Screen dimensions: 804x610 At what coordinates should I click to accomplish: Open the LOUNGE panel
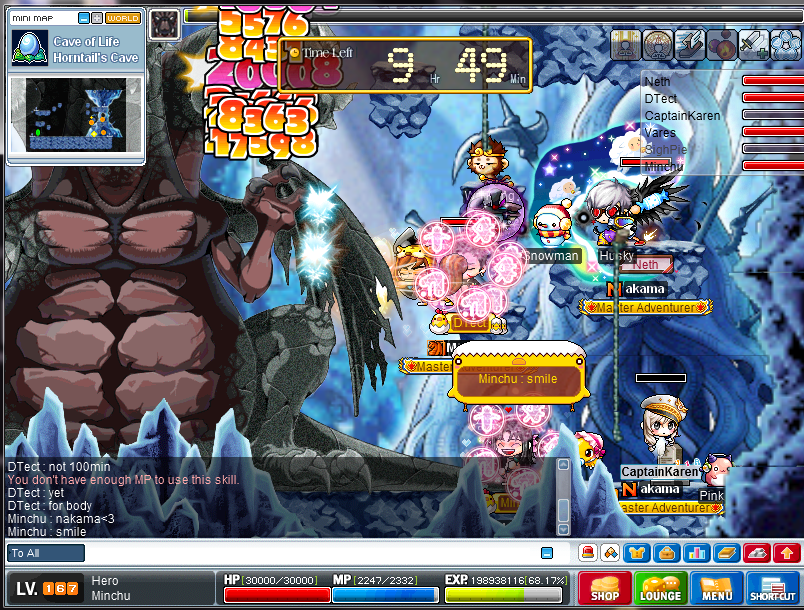click(x=660, y=587)
